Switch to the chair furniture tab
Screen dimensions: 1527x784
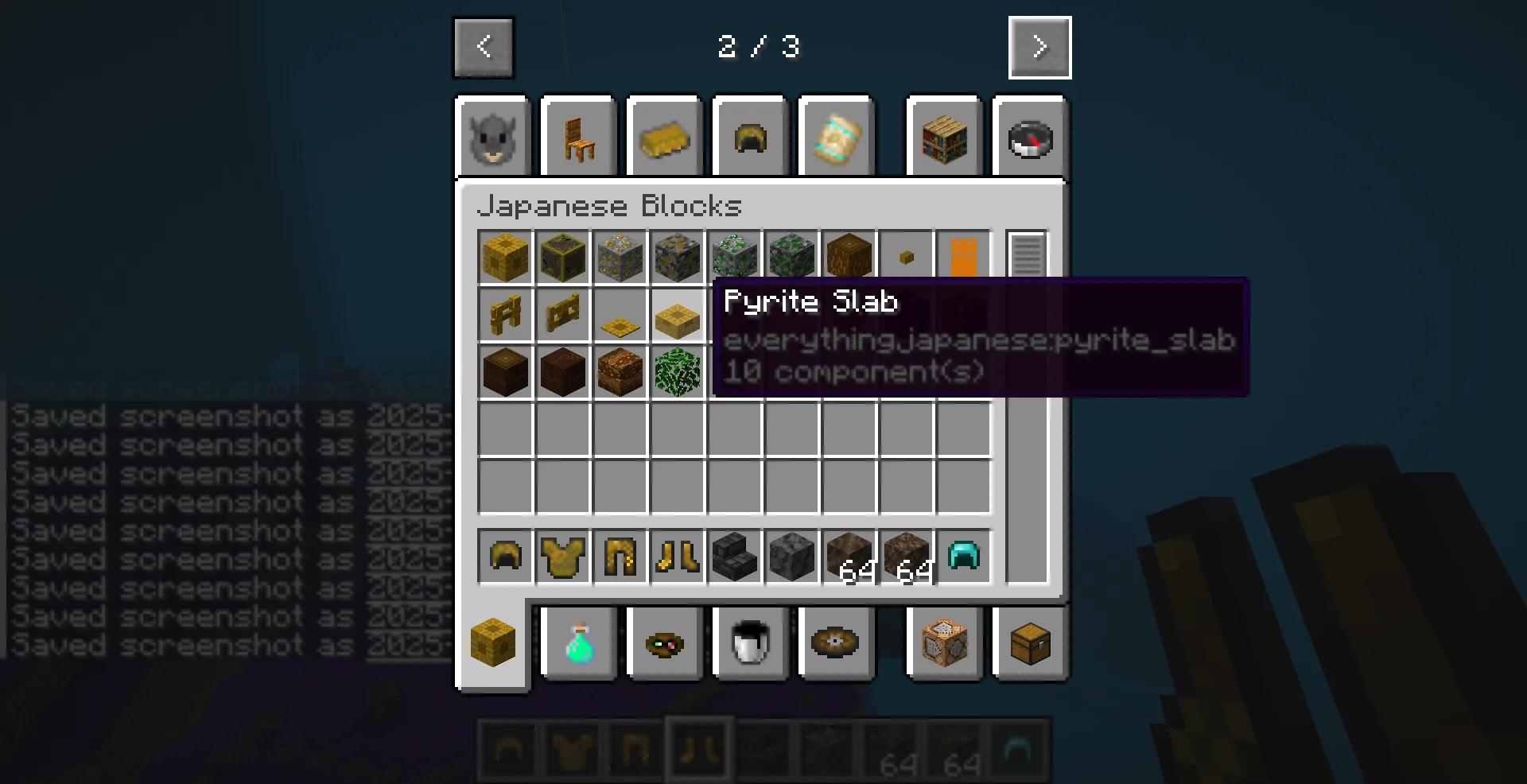(x=578, y=137)
